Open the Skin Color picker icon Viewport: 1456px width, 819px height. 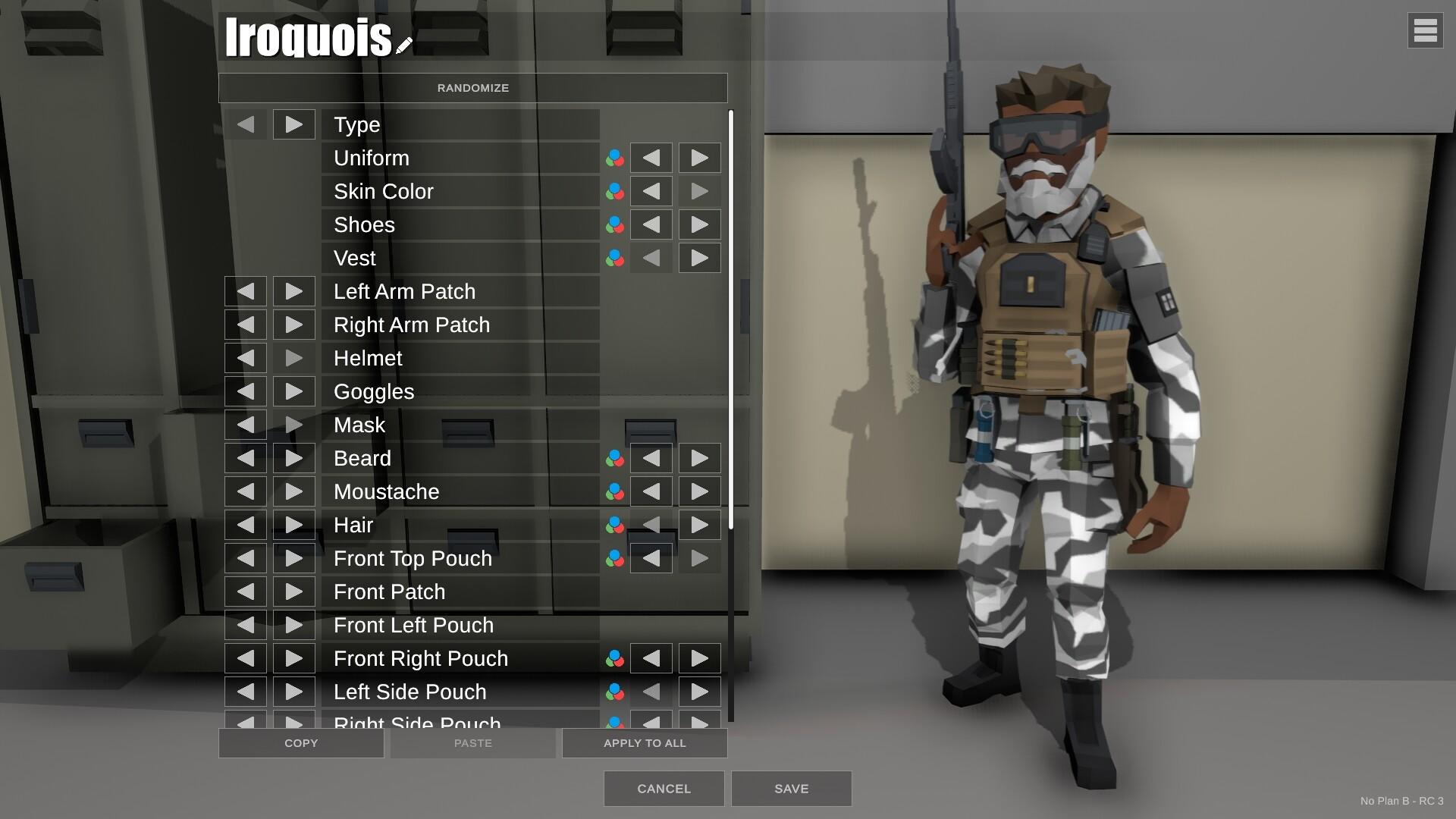(614, 191)
